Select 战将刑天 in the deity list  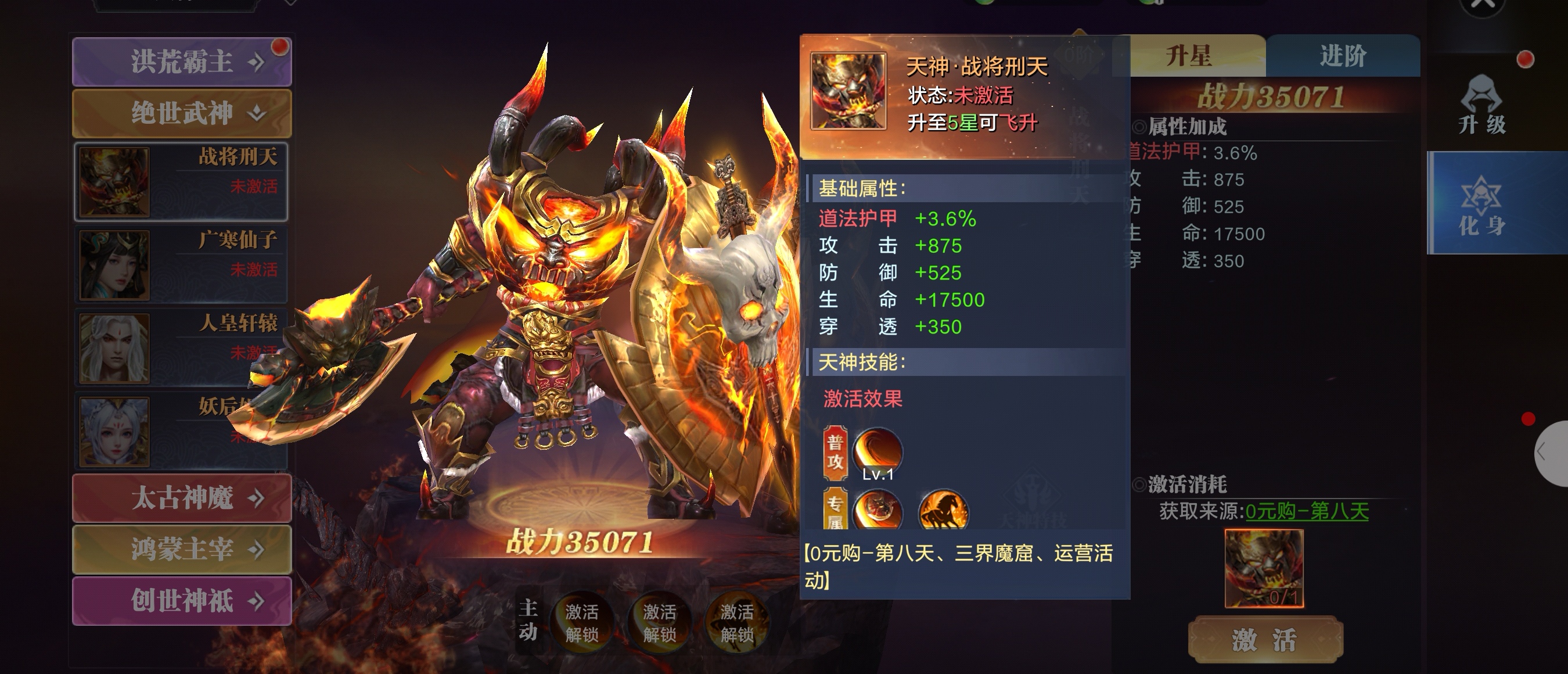[181, 181]
